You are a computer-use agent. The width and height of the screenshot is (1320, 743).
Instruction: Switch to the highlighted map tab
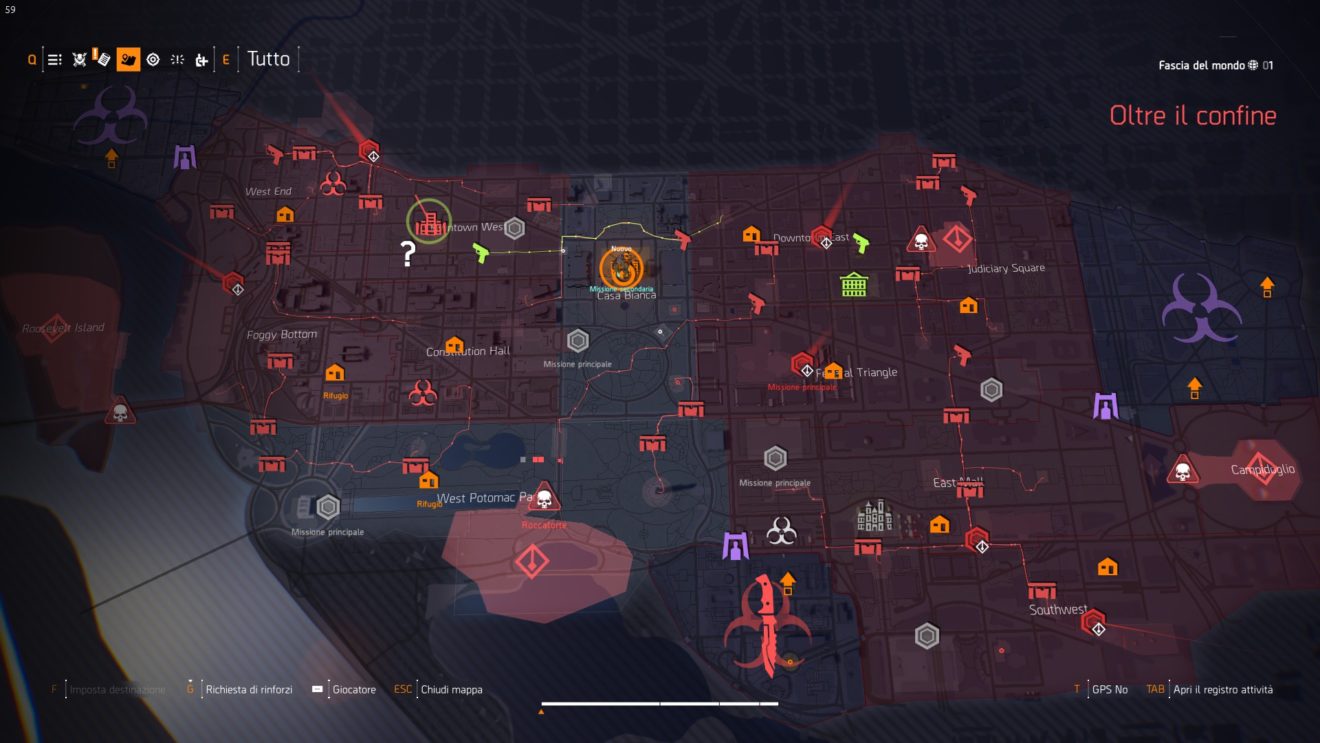[126, 59]
